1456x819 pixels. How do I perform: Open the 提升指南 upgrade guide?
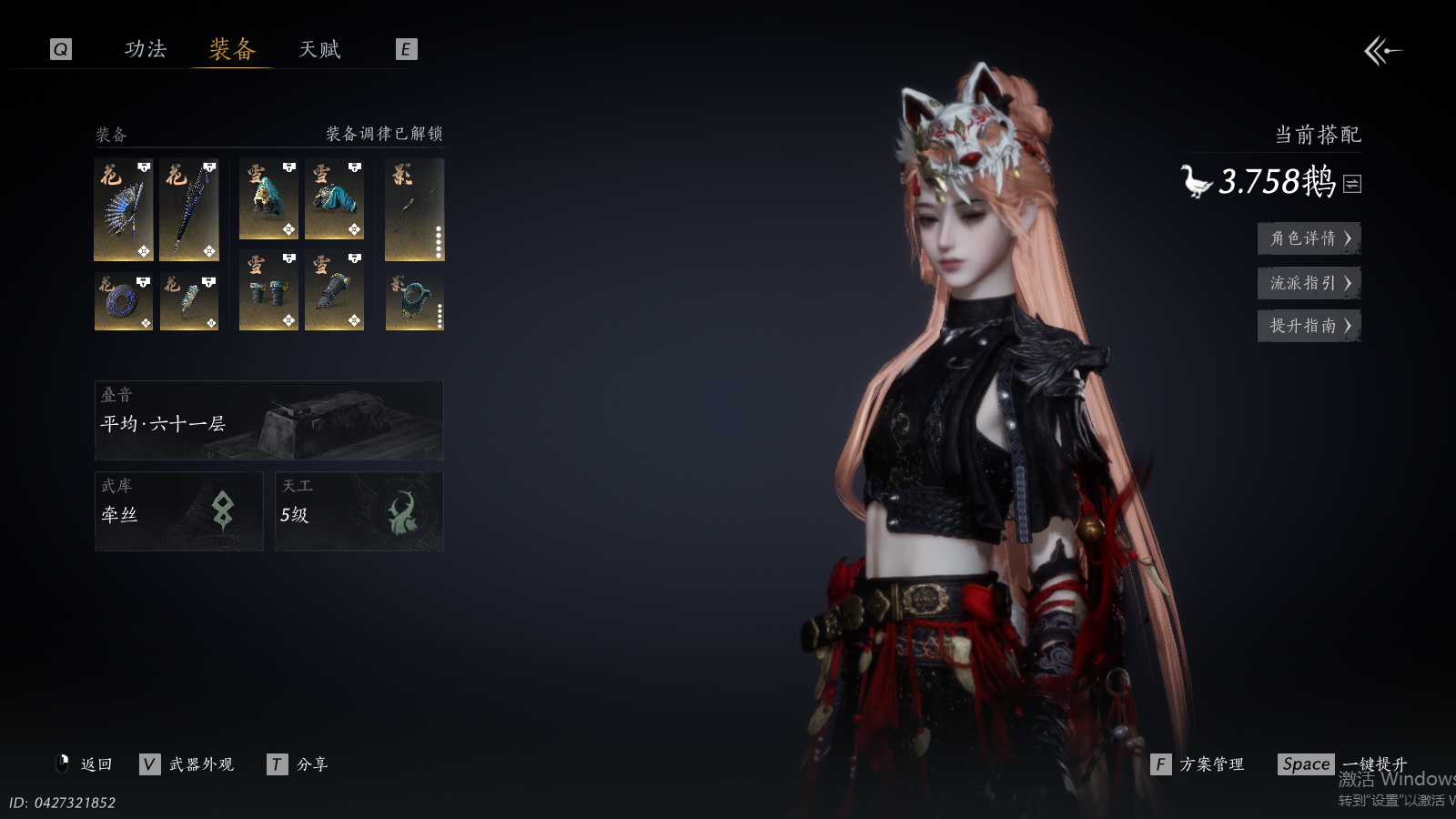[1309, 326]
